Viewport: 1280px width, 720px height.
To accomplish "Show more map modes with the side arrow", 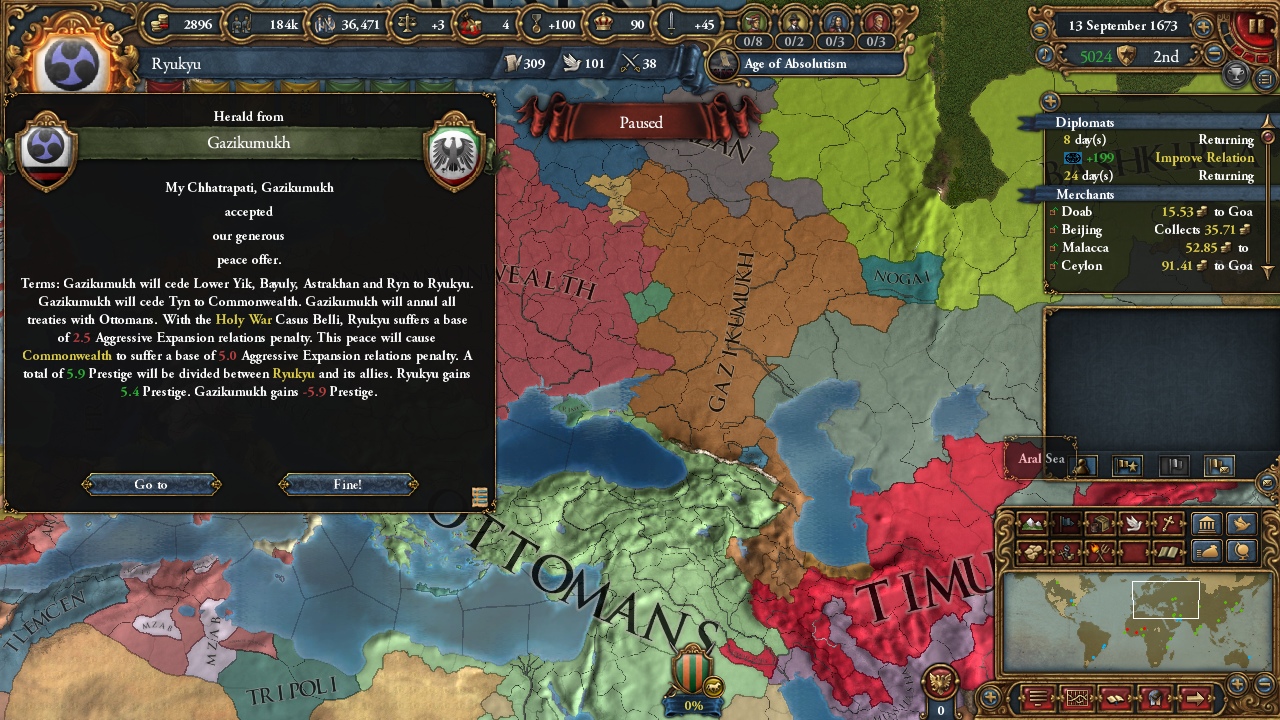I will (x=1197, y=697).
